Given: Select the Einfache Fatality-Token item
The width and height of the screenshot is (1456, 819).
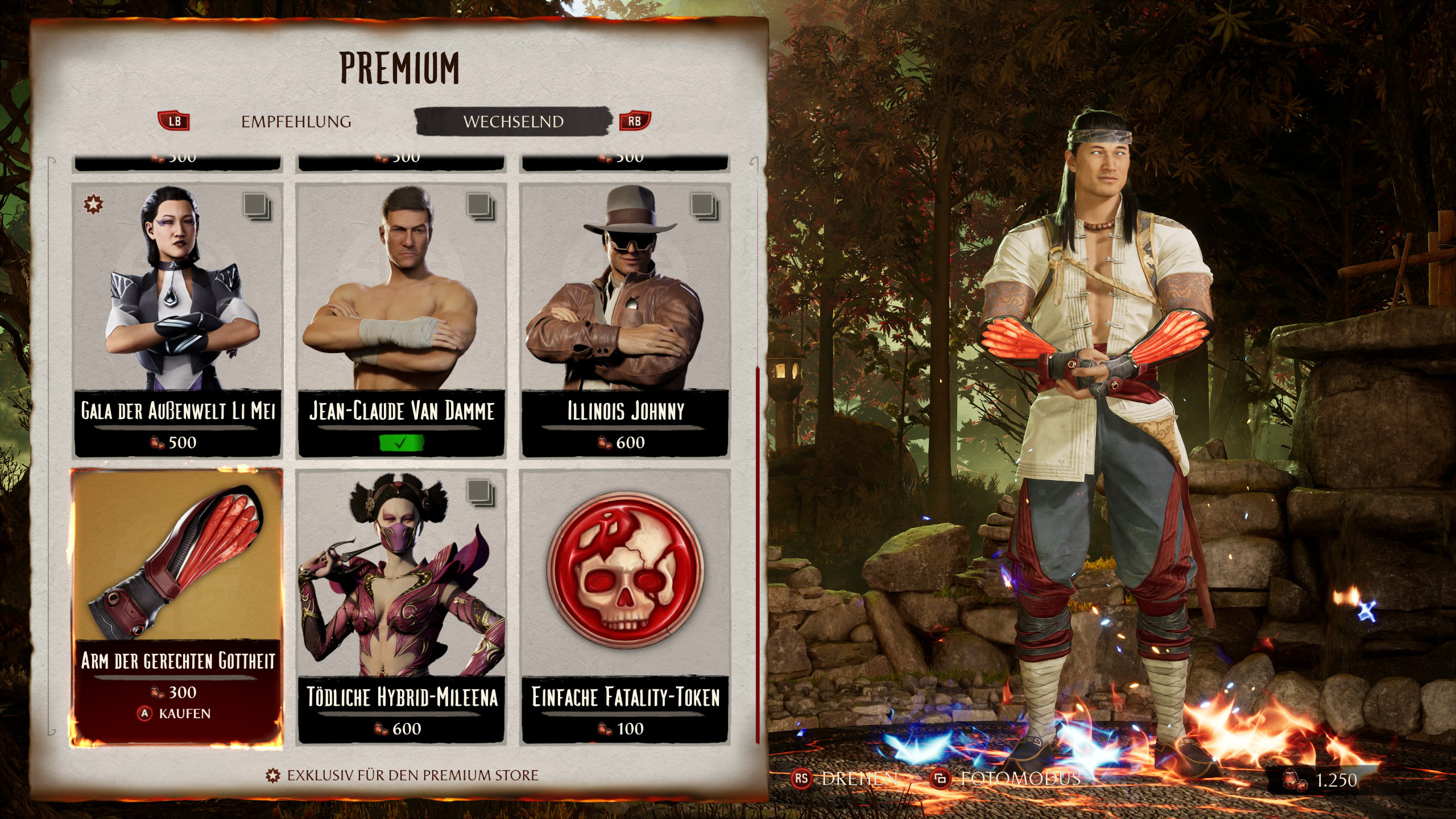Looking at the screenshot, I should tap(625, 606).
